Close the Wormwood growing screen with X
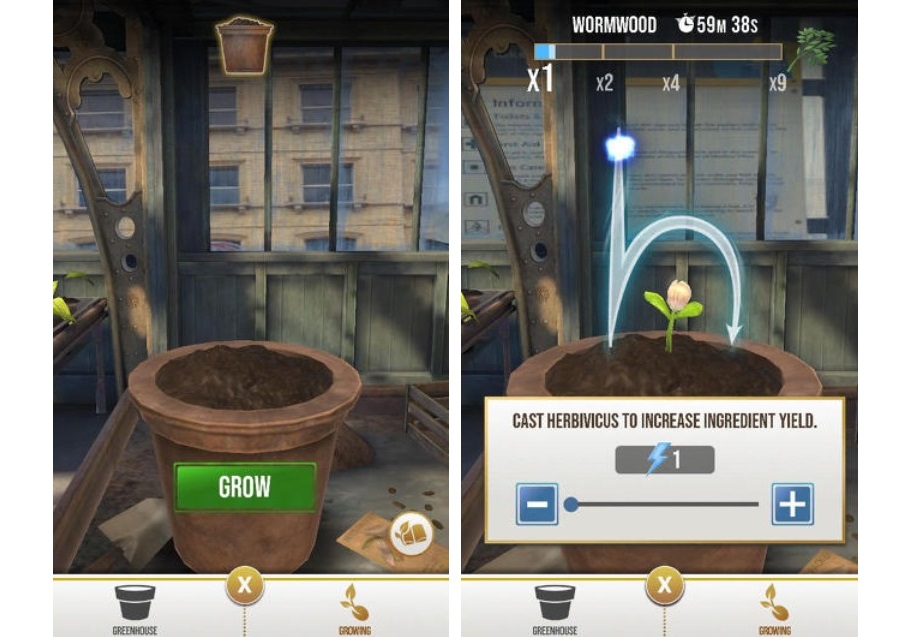 (x=664, y=584)
